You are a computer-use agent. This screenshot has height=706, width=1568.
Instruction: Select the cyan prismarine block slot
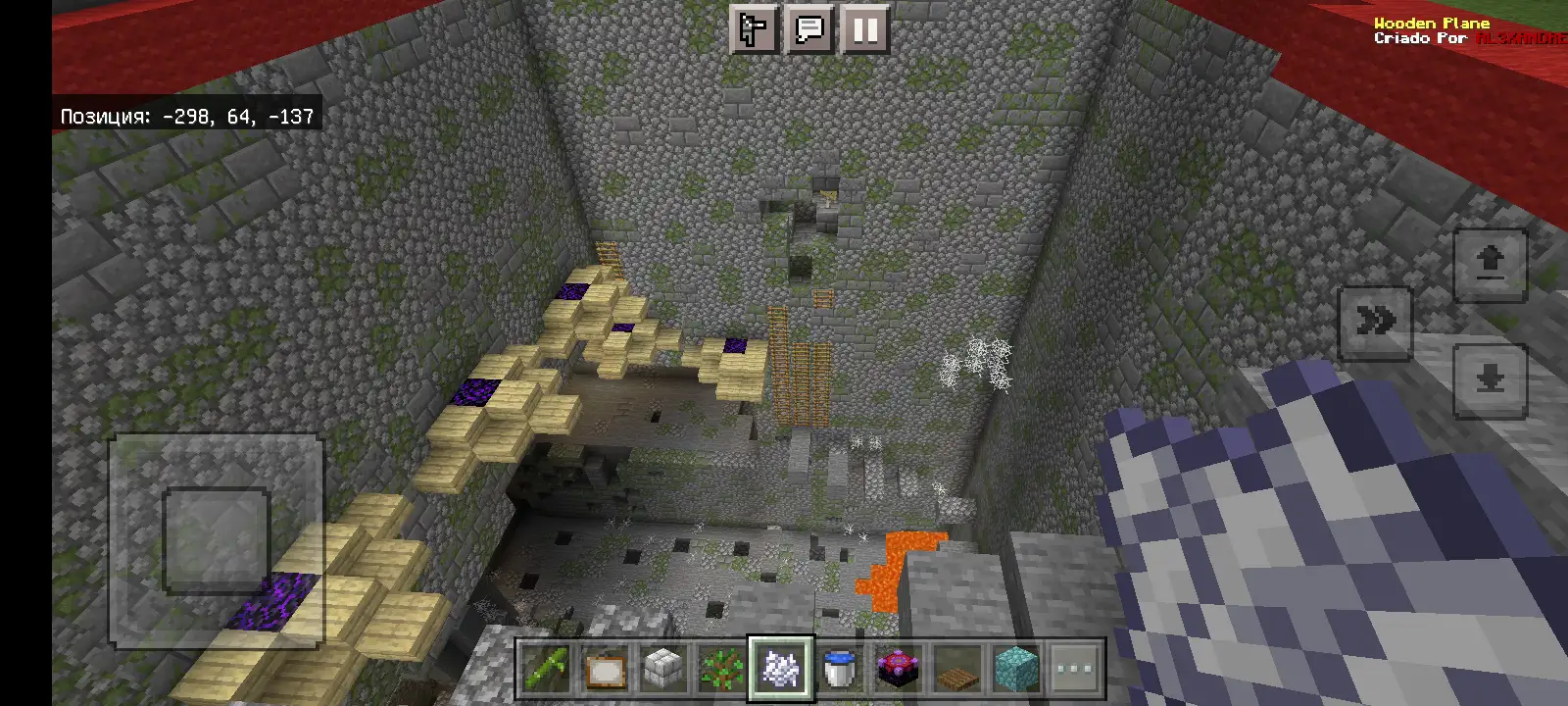[x=1016, y=670]
